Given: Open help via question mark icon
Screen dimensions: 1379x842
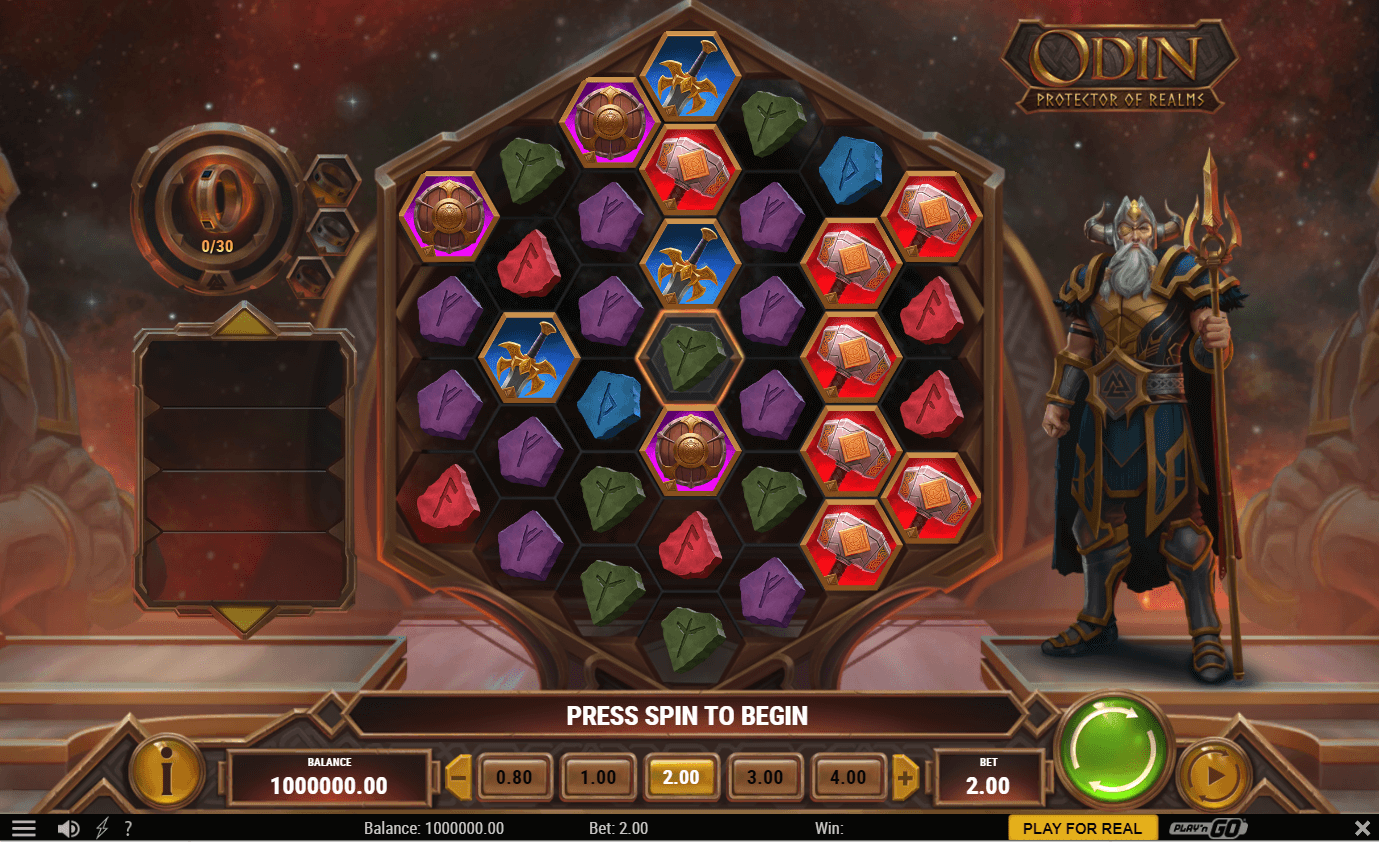Looking at the screenshot, I should (128, 827).
